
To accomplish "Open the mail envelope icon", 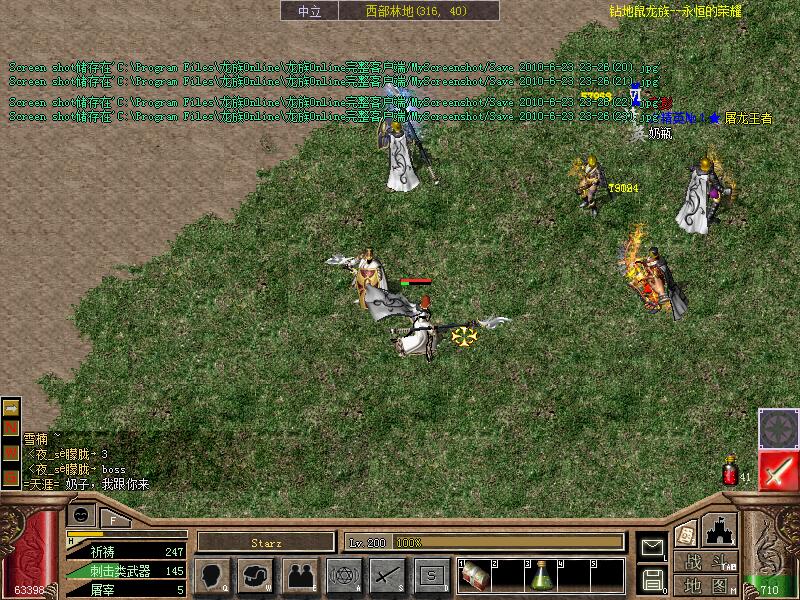I will pos(652,547).
